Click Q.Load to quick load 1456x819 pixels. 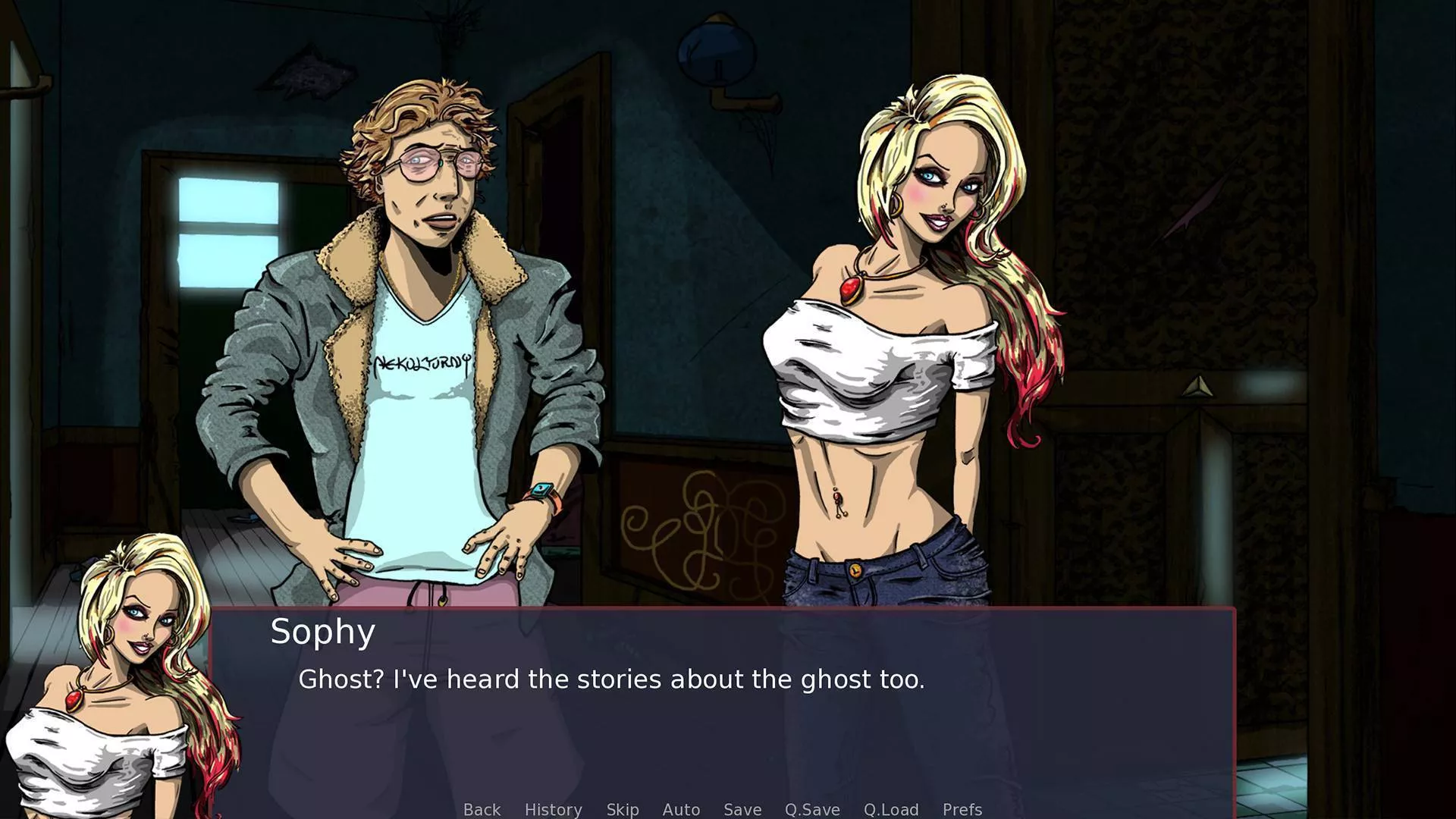point(890,809)
